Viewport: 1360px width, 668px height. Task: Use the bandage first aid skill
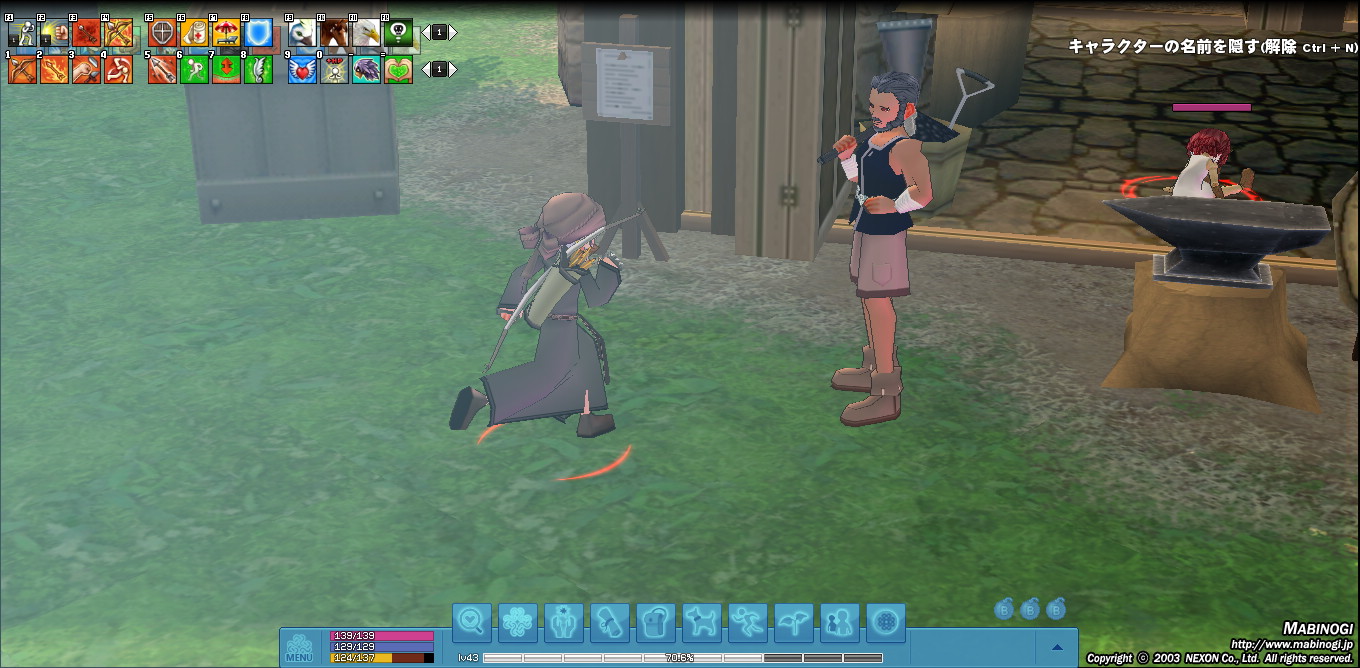[194, 33]
